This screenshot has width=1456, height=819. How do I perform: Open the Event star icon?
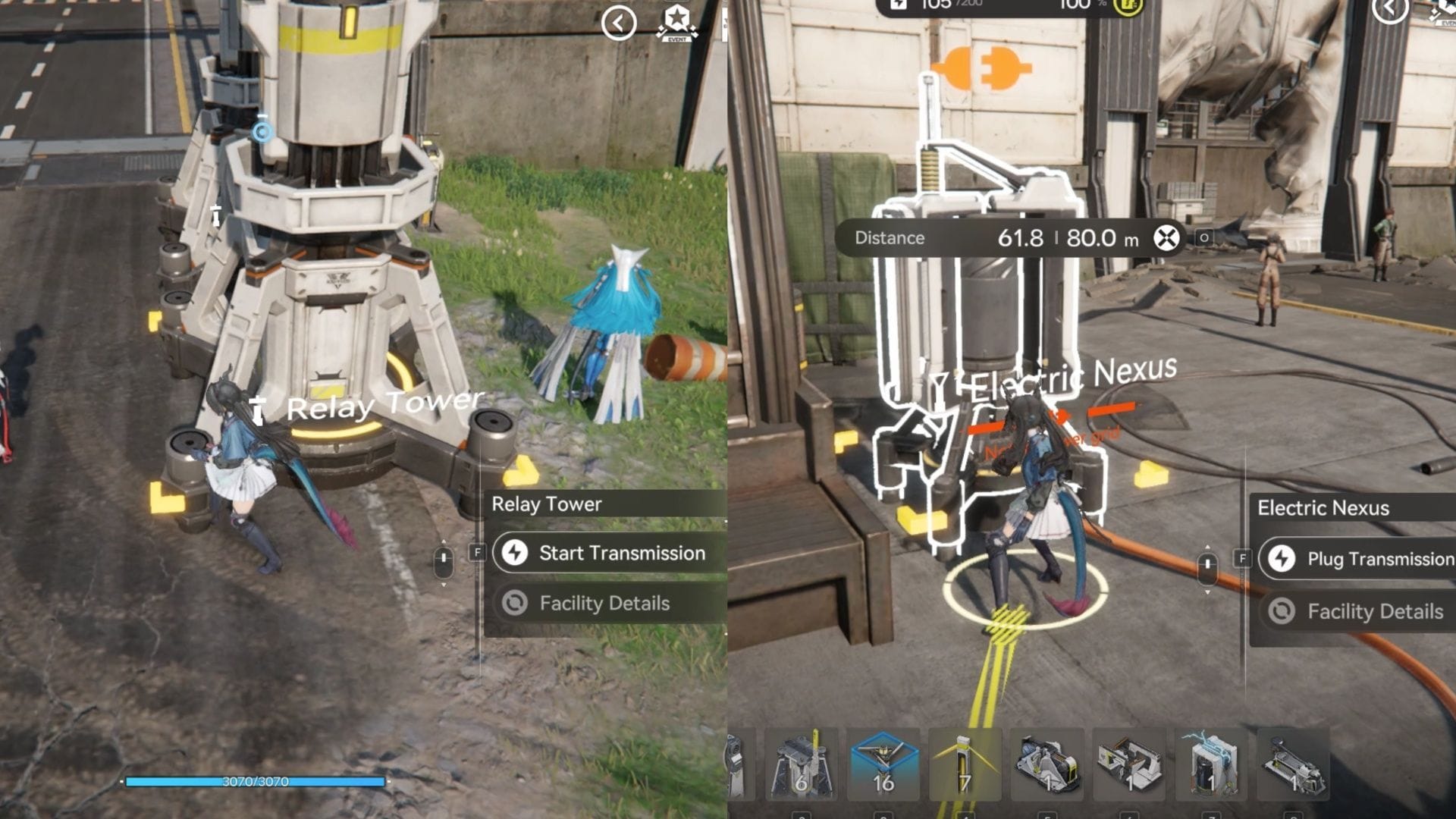pyautogui.click(x=676, y=22)
